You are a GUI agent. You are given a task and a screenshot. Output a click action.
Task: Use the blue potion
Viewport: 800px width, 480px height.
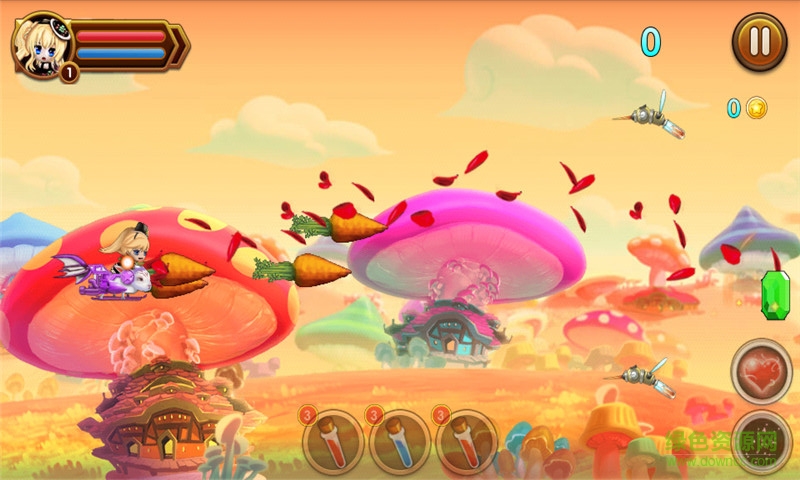pos(400,440)
